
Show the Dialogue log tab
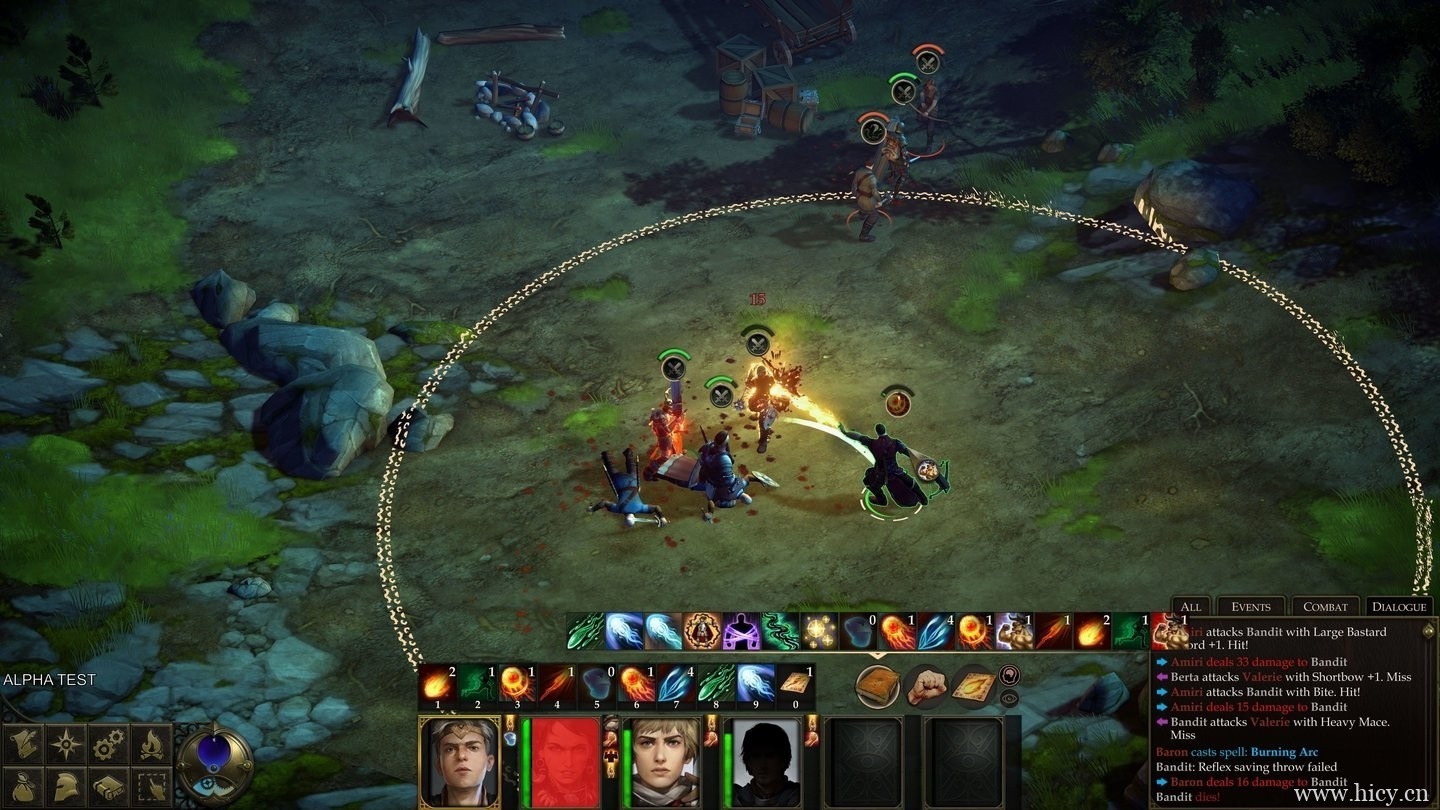coord(1399,606)
